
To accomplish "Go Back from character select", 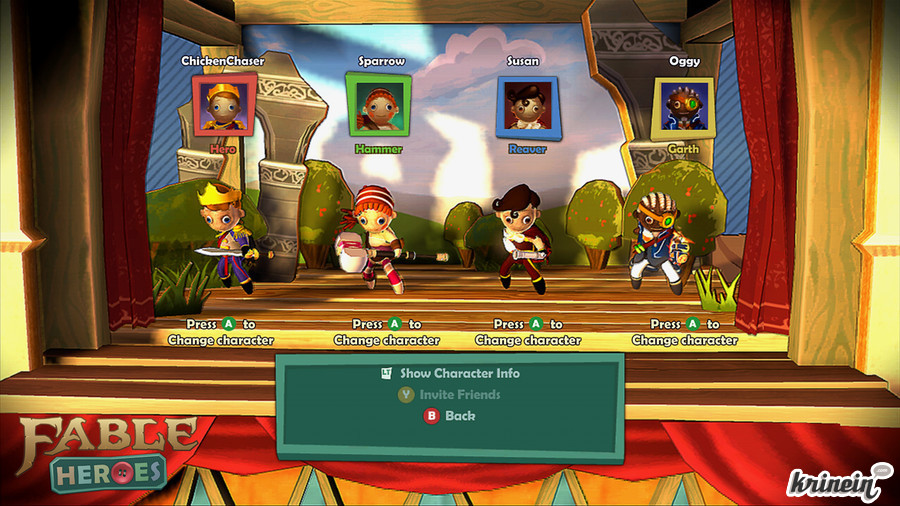I will tap(459, 415).
